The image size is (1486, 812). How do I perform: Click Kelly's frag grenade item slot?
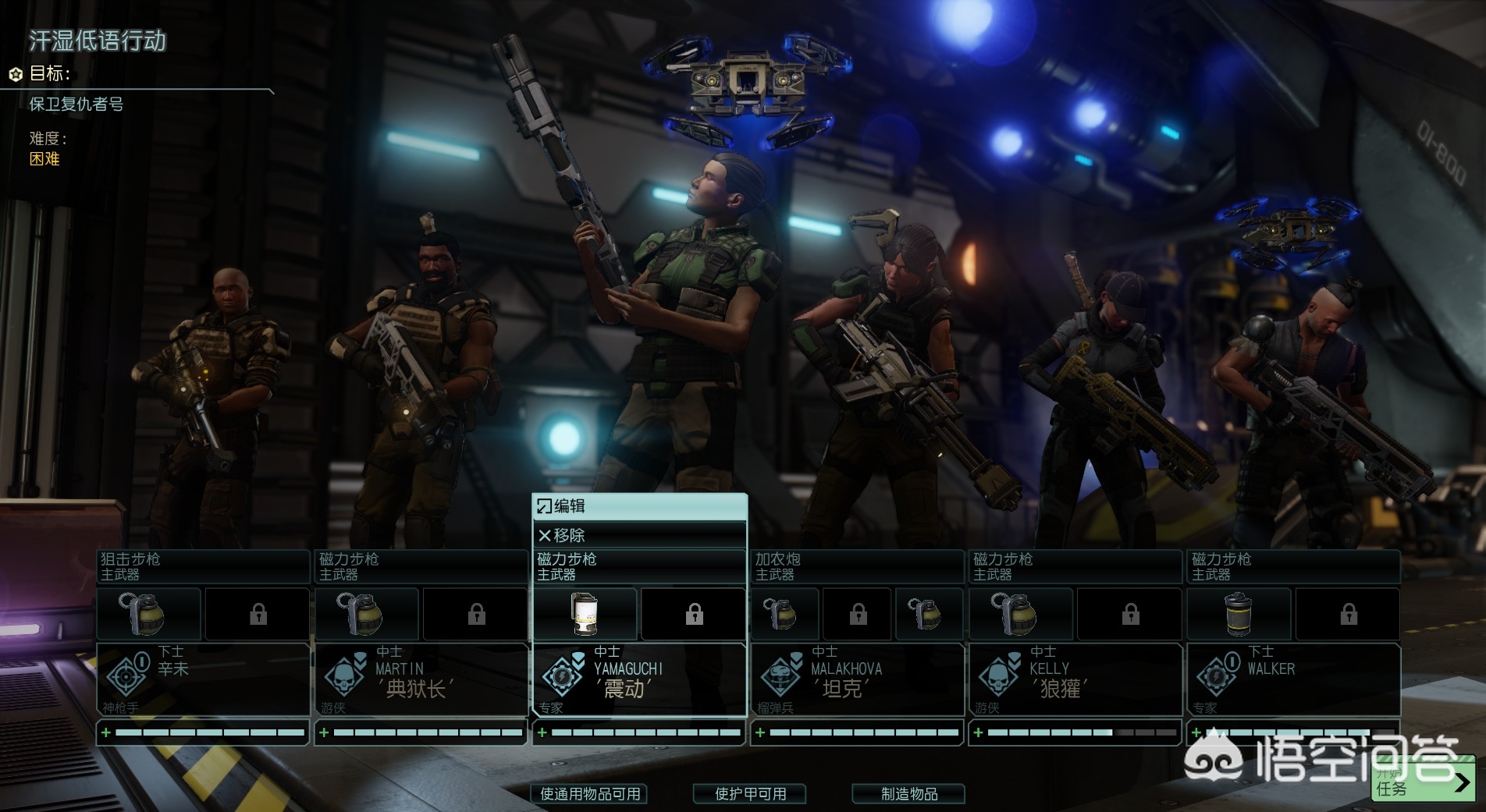click(x=1021, y=614)
